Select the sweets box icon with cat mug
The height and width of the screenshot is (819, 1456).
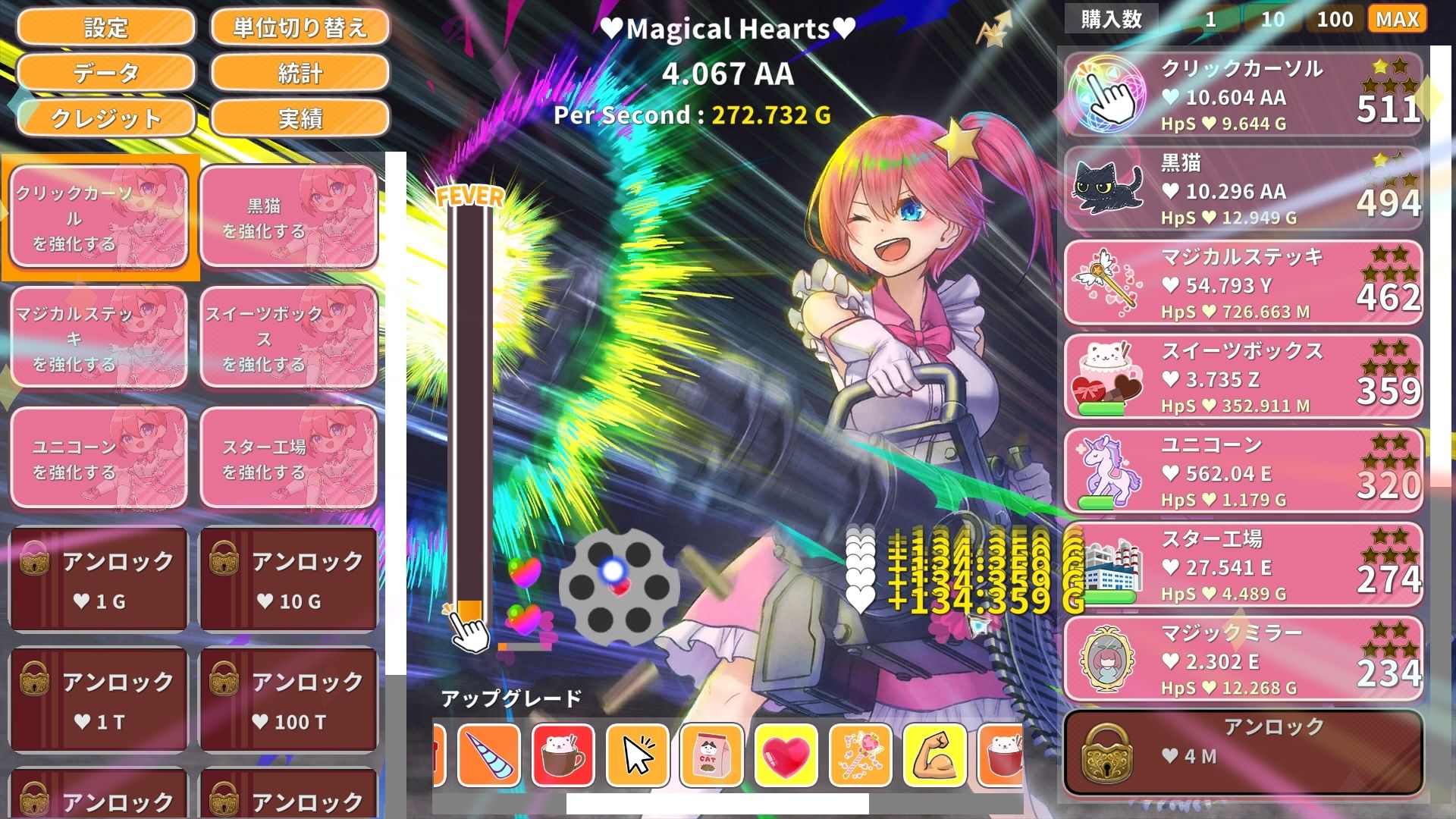tap(1106, 373)
